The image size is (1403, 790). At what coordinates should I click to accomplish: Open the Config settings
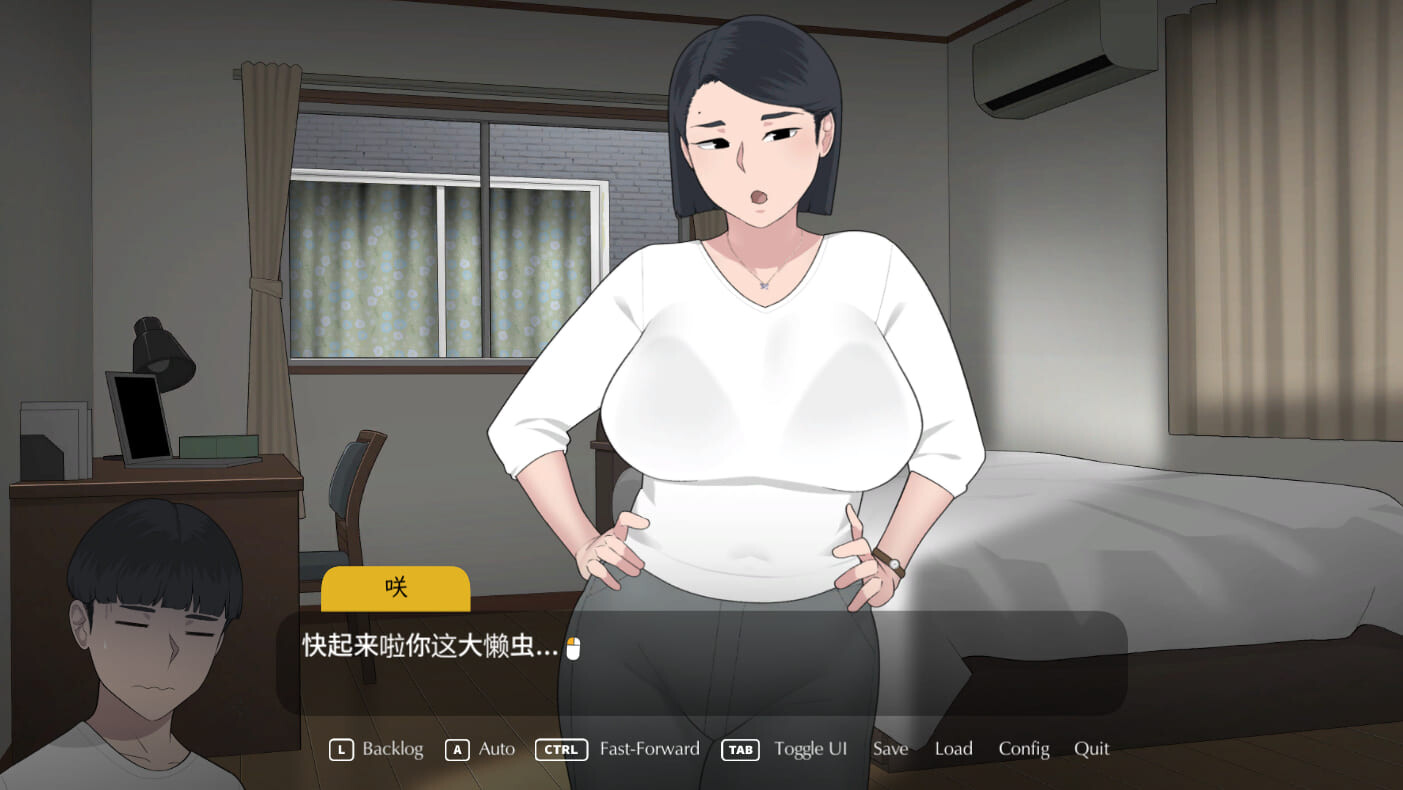tap(1023, 749)
